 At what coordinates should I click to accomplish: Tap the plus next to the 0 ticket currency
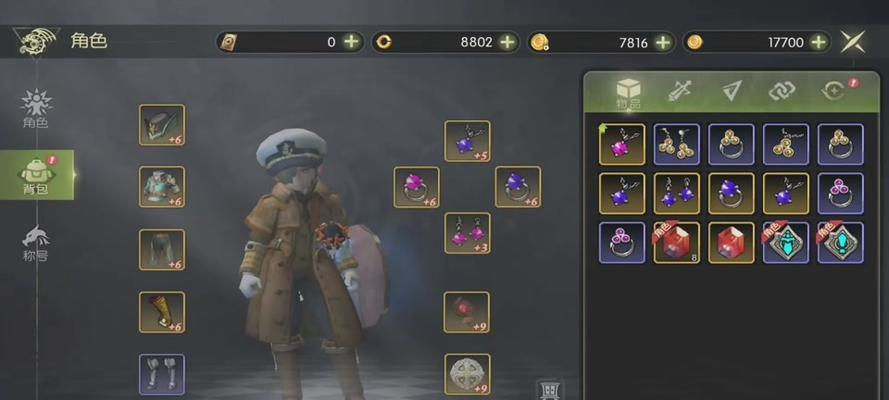pos(352,42)
